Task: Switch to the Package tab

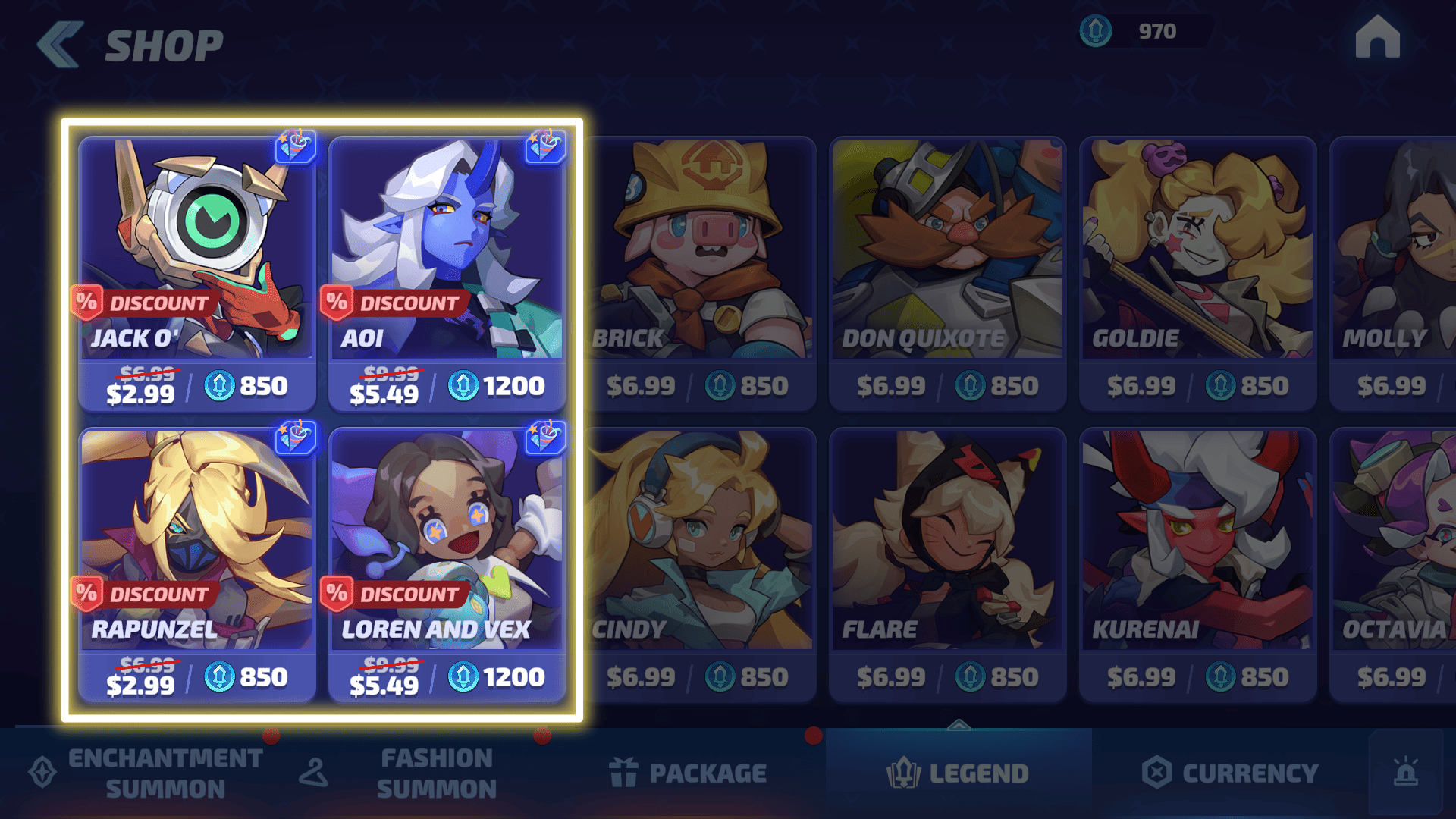Action: click(689, 773)
